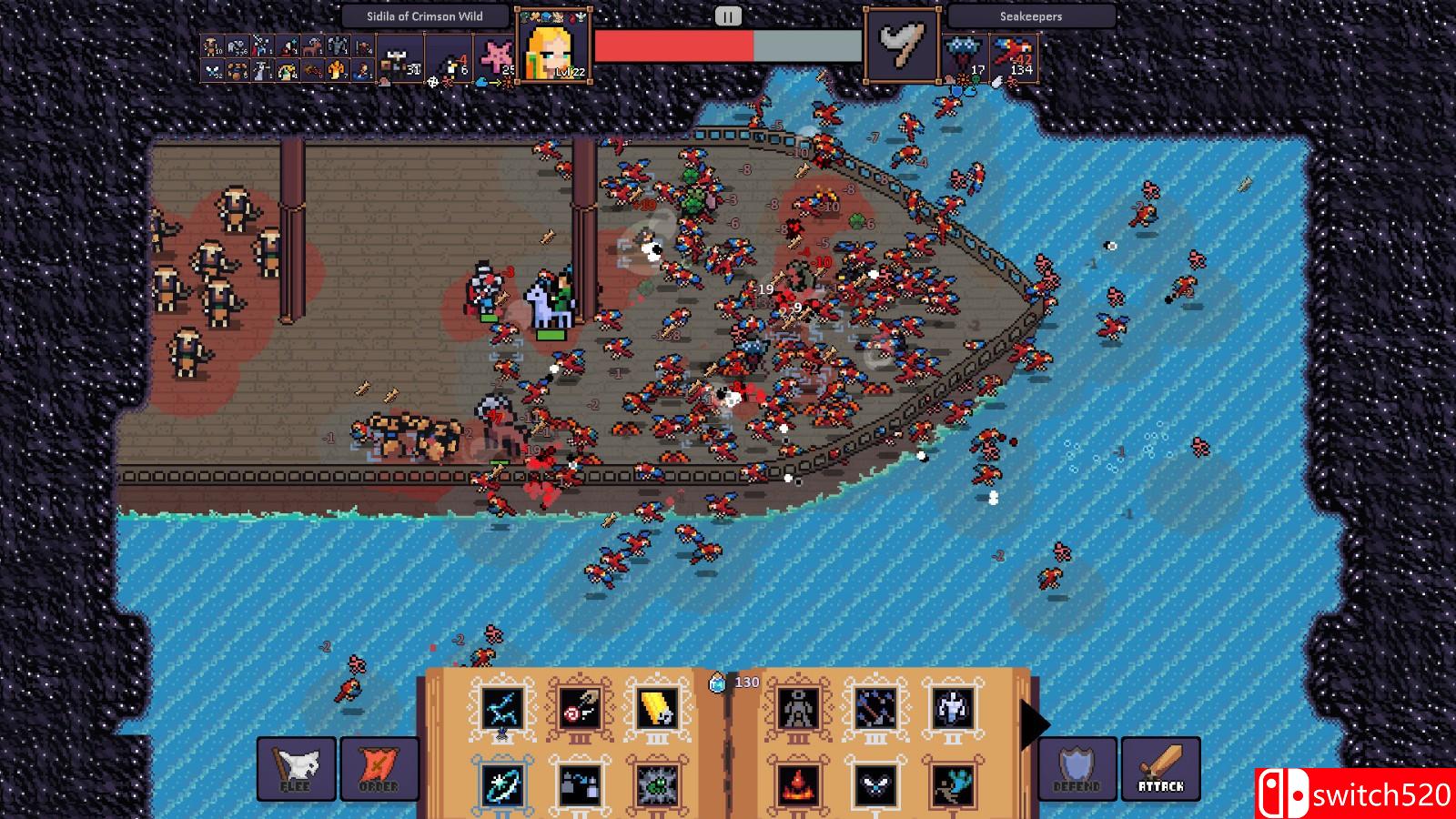1456x819 pixels.
Task: Open Sidila's hero portrait details
Action: [551, 50]
